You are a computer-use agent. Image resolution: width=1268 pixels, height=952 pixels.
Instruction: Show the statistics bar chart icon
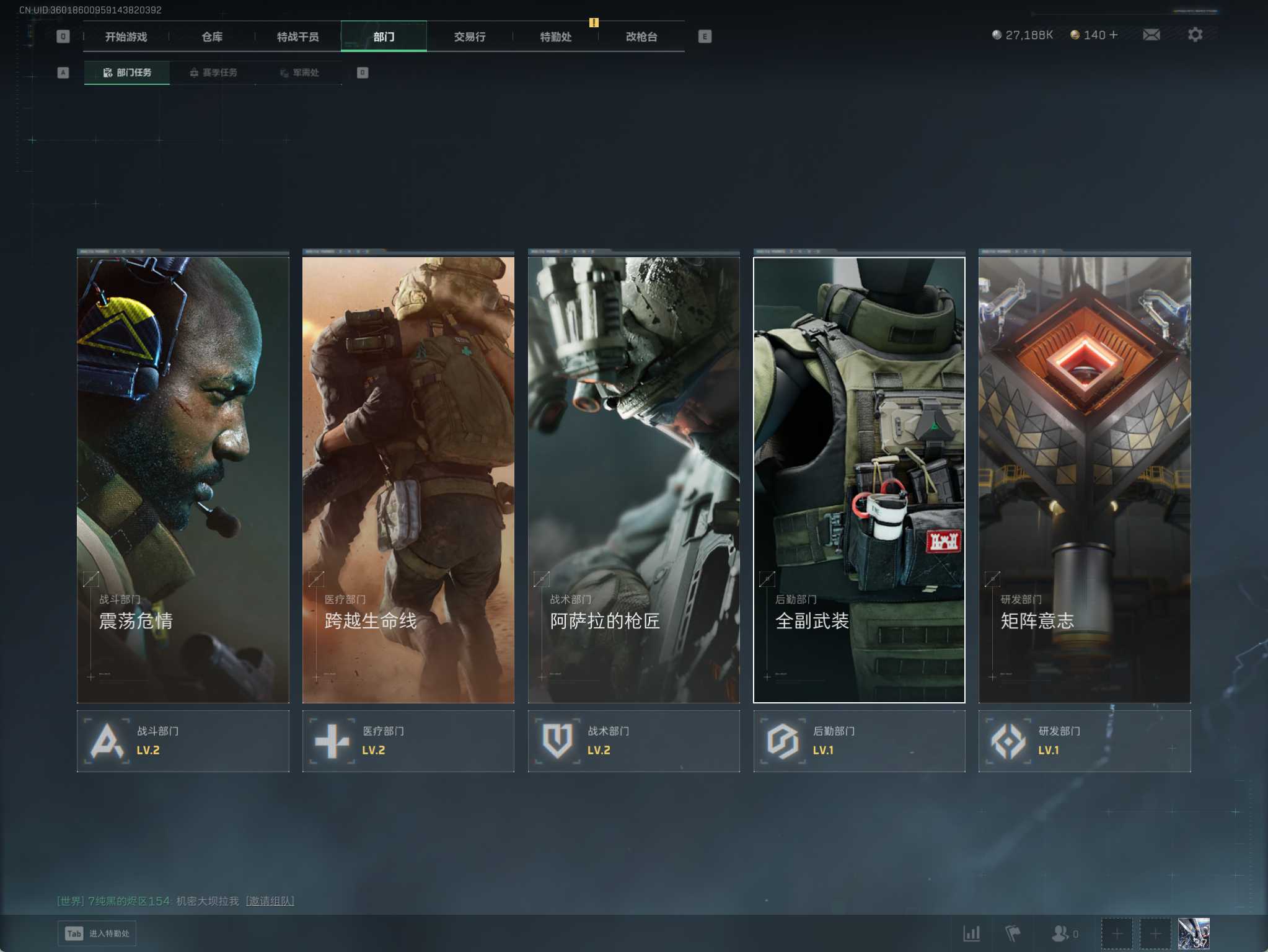(971, 933)
